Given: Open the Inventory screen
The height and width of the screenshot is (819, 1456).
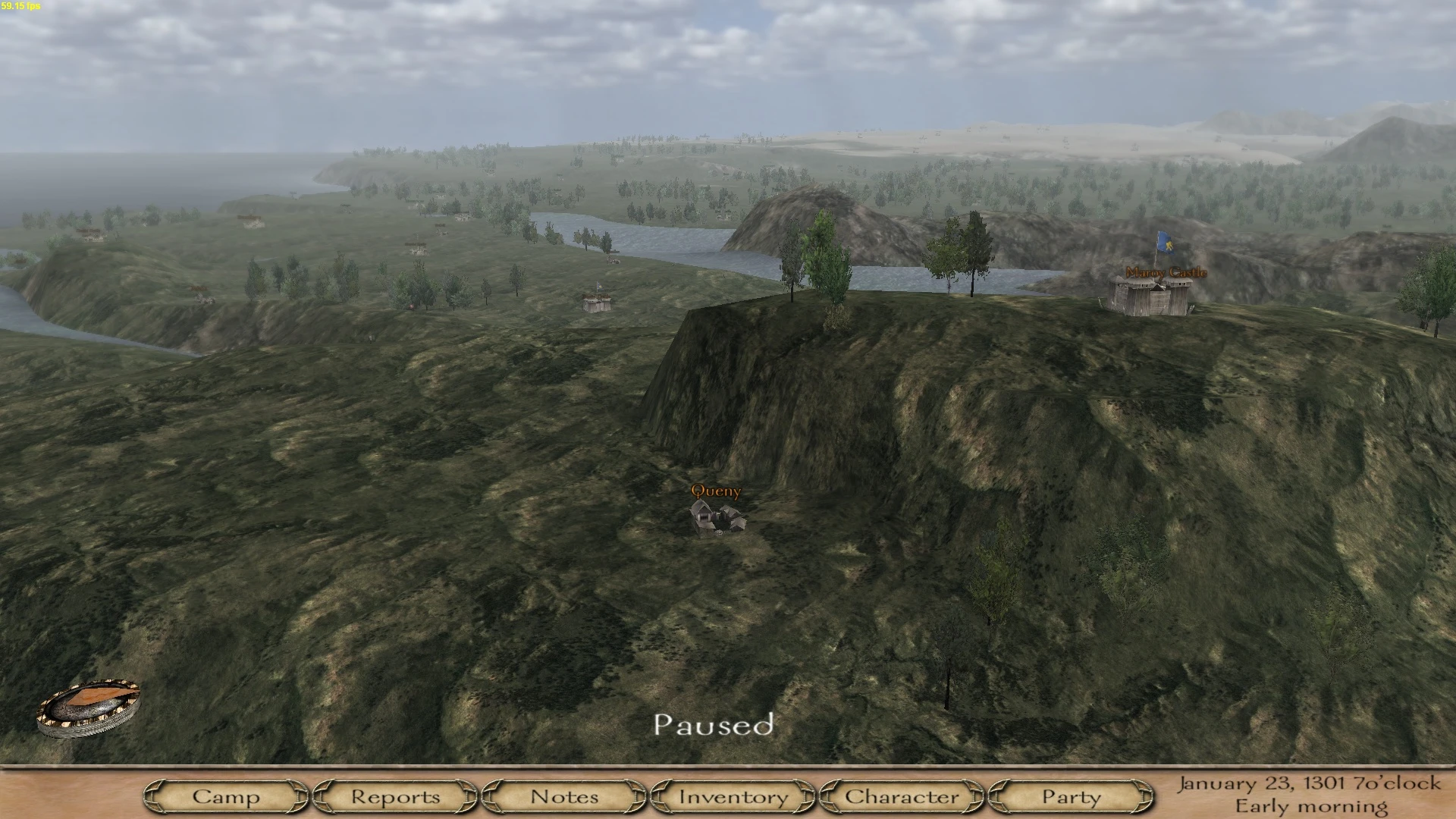Looking at the screenshot, I should click(x=733, y=797).
